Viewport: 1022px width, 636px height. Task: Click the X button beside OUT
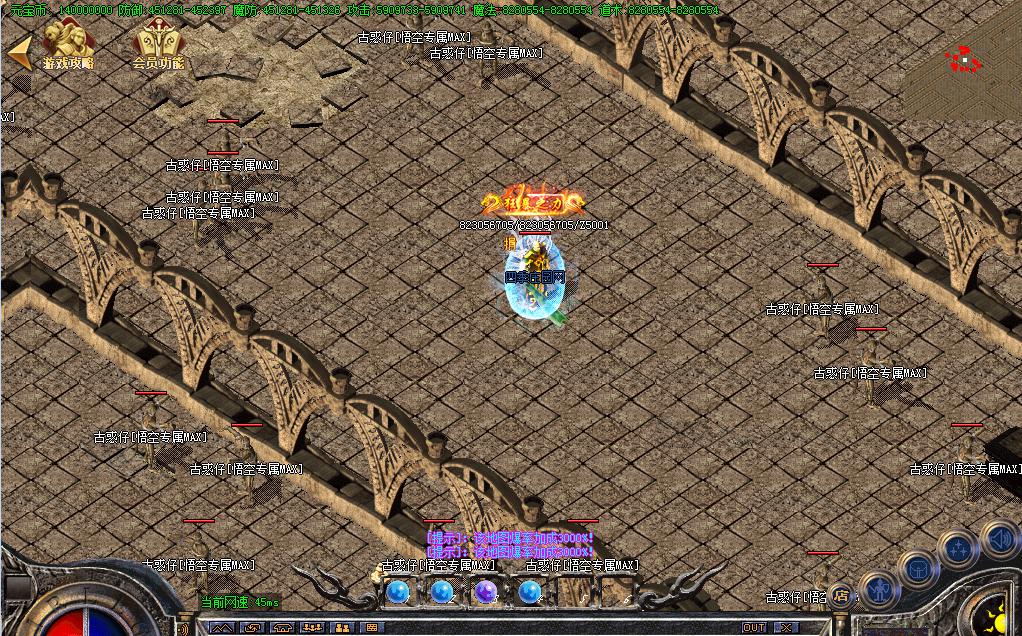[787, 628]
